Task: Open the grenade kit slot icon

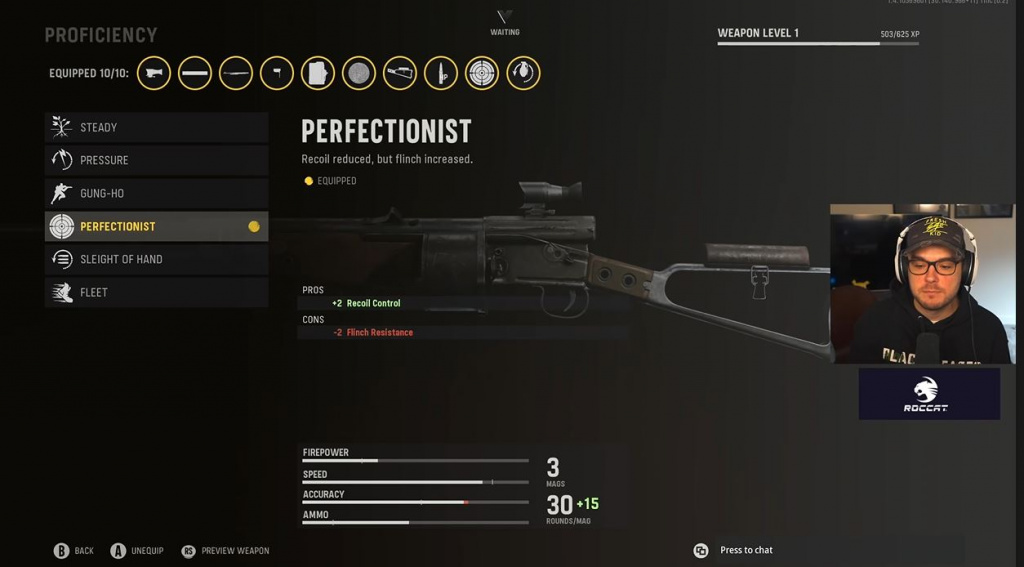Action: [x=523, y=73]
